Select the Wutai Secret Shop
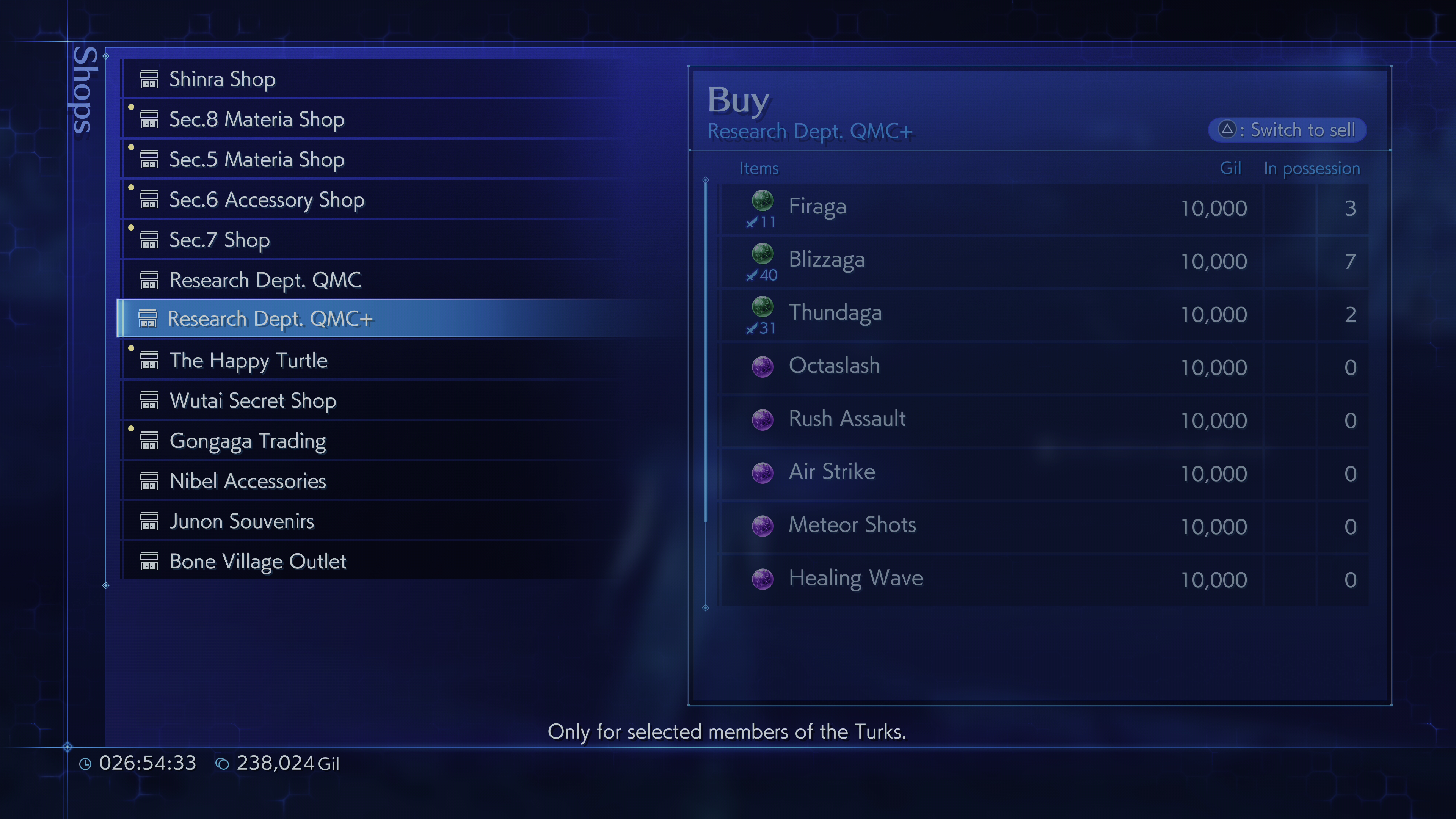This screenshot has height=819, width=1456. pos(253,400)
